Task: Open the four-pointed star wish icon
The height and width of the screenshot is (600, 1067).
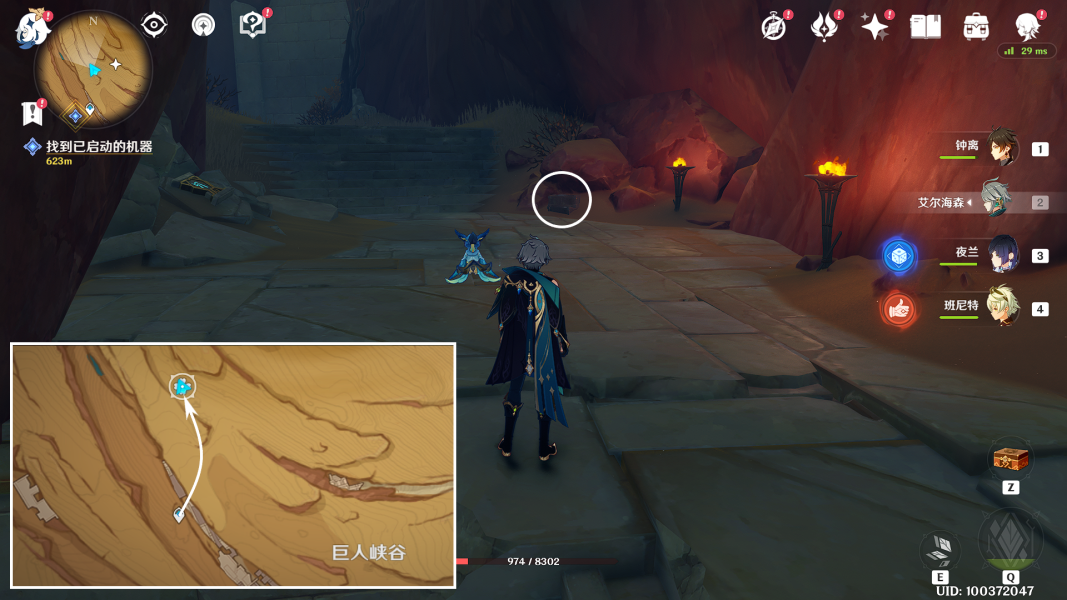Action: 875,27
